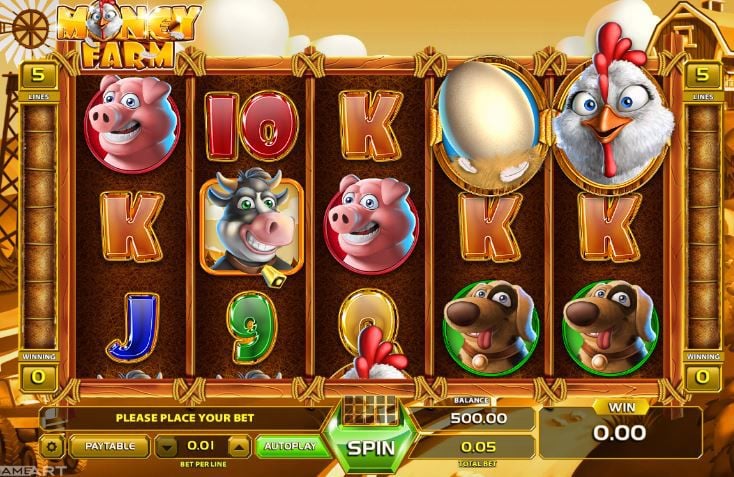The height and width of the screenshot is (477, 734).
Task: Increase bet per line with up arrow
Action: pyautogui.click(x=240, y=446)
